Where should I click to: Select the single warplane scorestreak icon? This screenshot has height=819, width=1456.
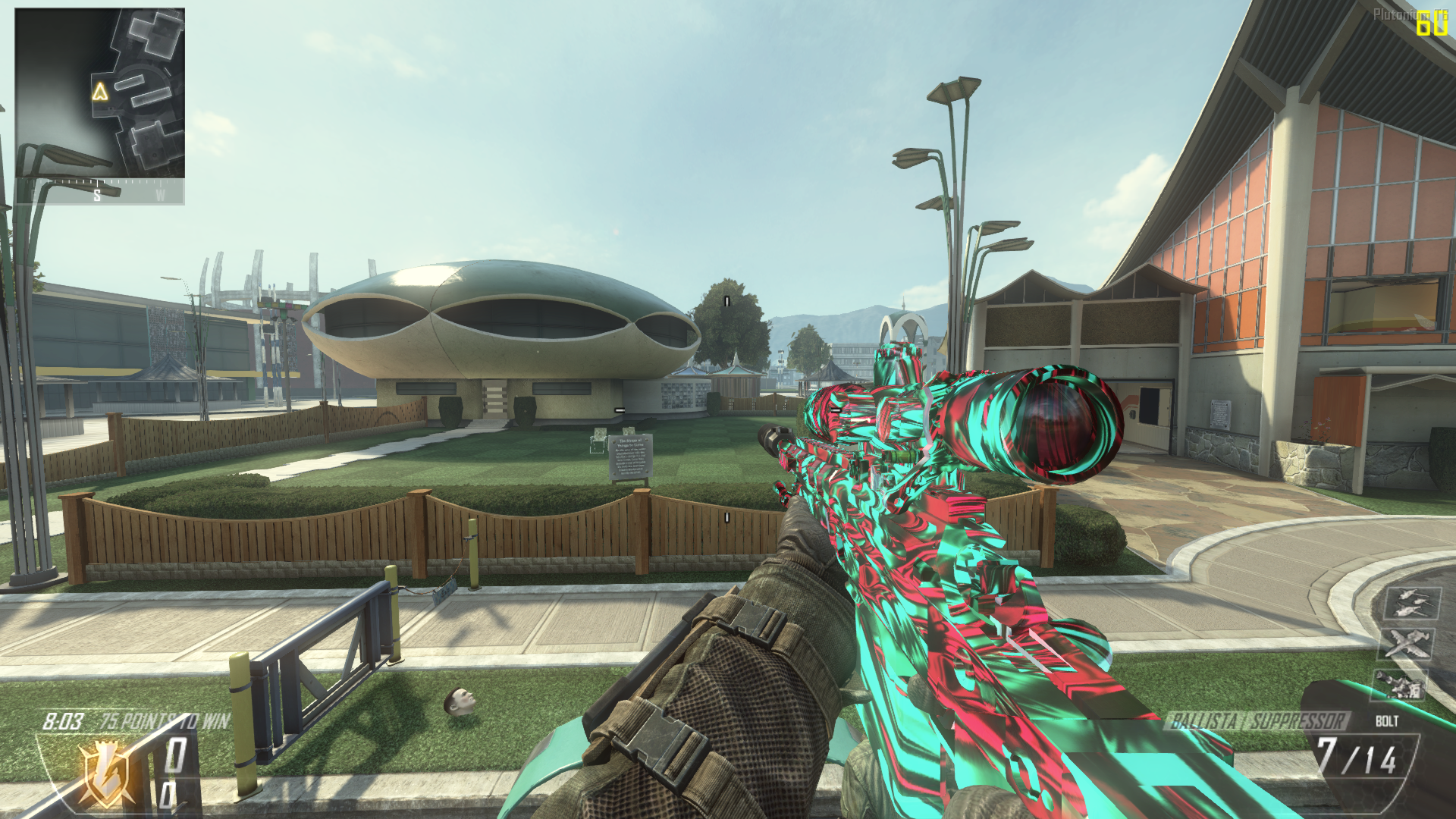pyautogui.click(x=1407, y=644)
